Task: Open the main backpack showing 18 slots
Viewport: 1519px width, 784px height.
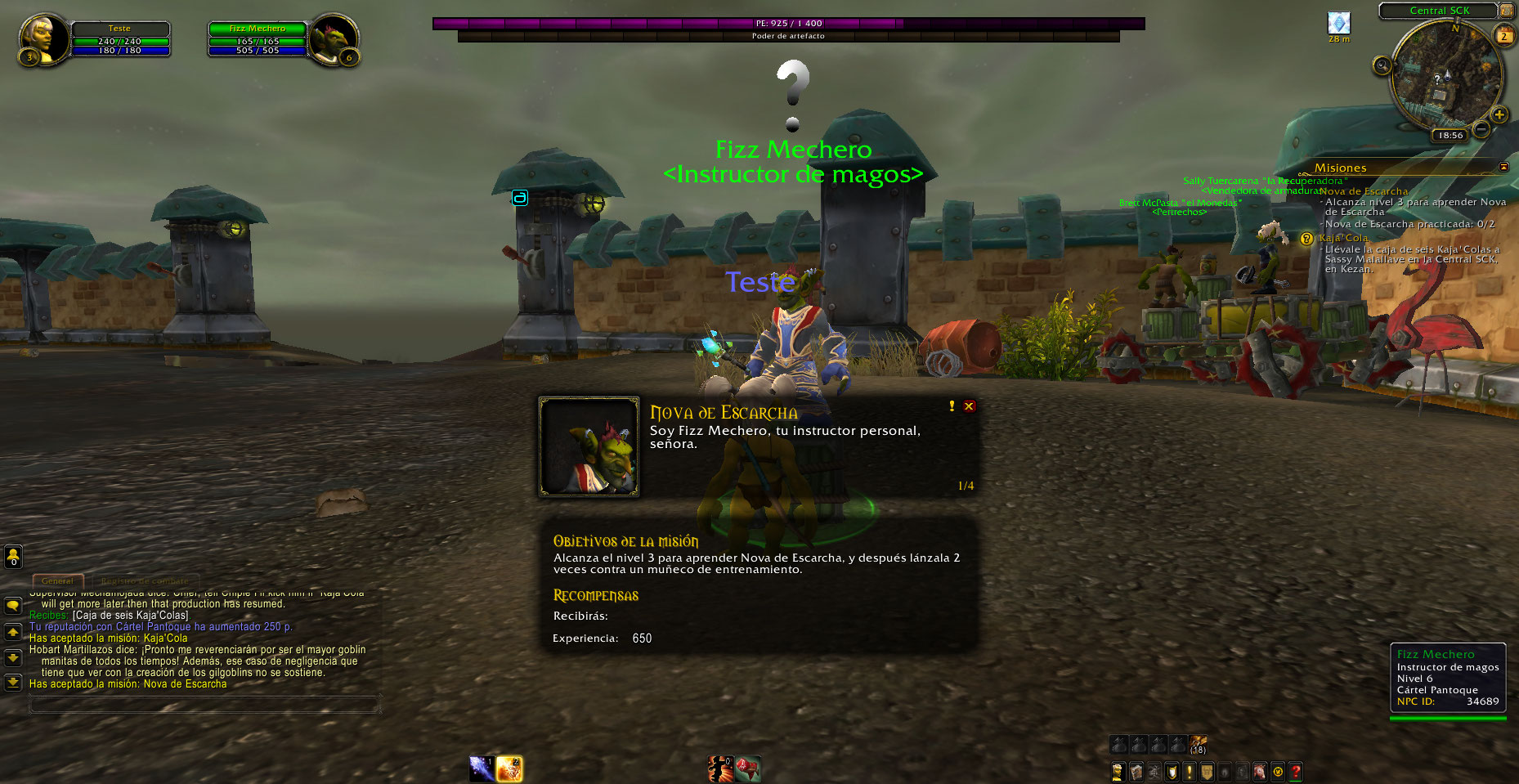Action: coord(1198,745)
